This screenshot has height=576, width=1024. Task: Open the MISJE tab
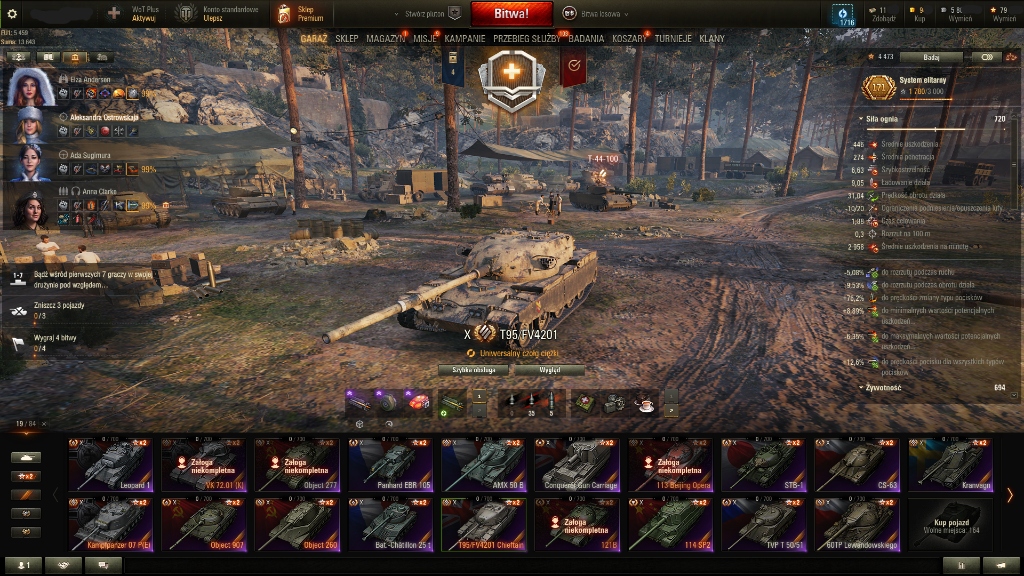[x=425, y=38]
